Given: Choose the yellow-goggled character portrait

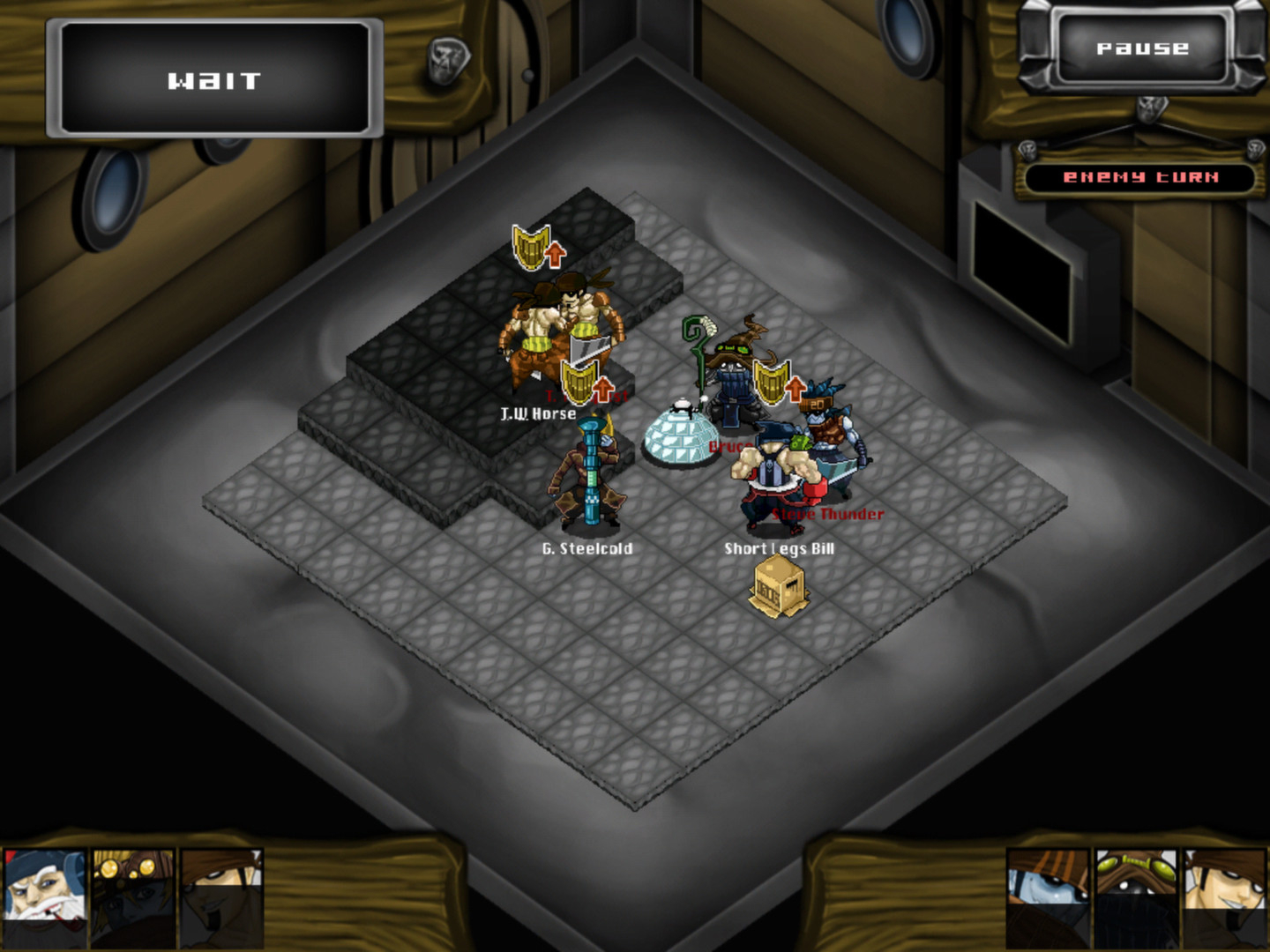Looking at the screenshot, I should point(133,896).
